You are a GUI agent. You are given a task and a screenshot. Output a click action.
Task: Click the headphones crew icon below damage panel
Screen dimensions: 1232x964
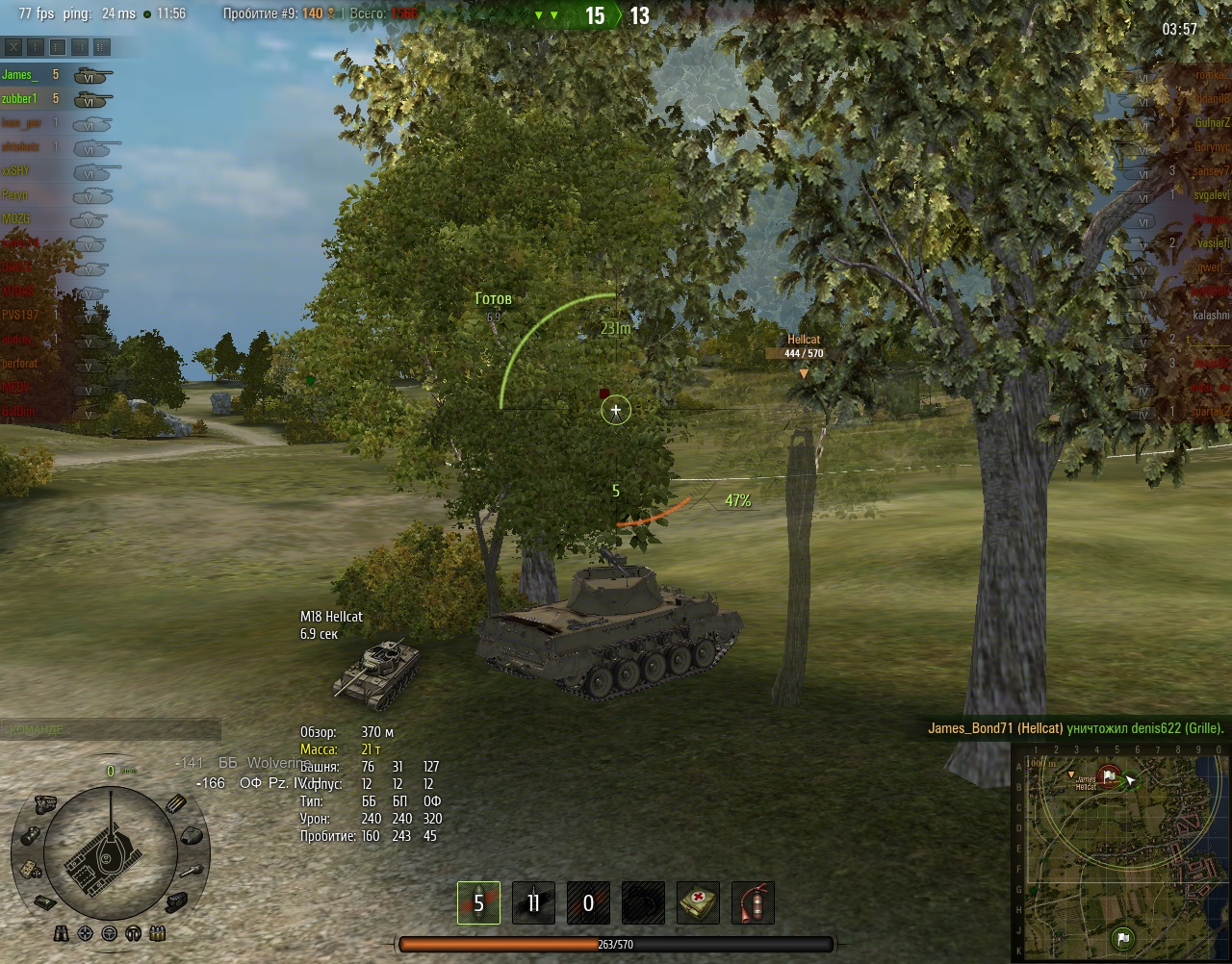[x=134, y=932]
